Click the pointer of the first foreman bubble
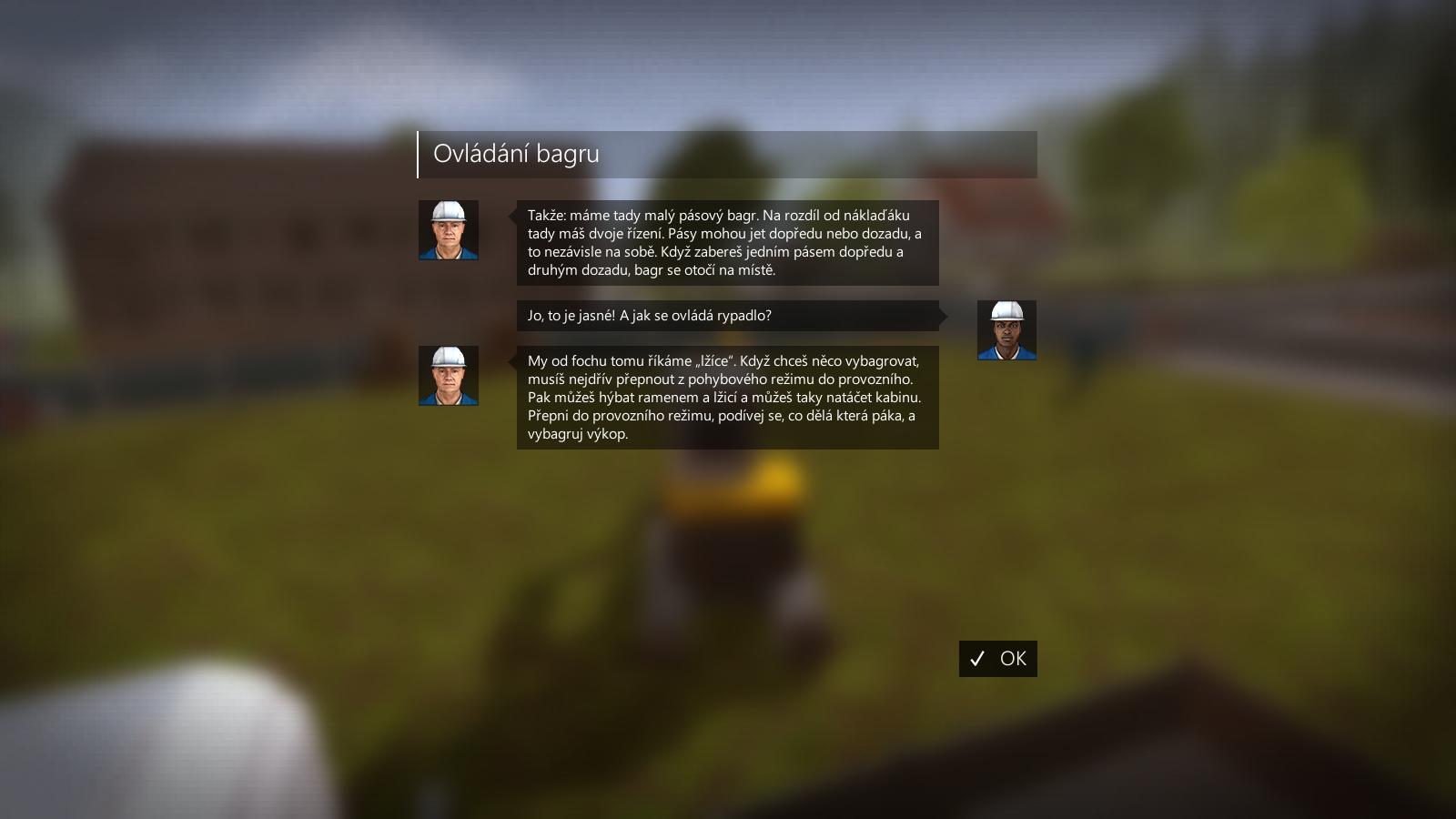The image size is (1456, 819). coord(510,218)
